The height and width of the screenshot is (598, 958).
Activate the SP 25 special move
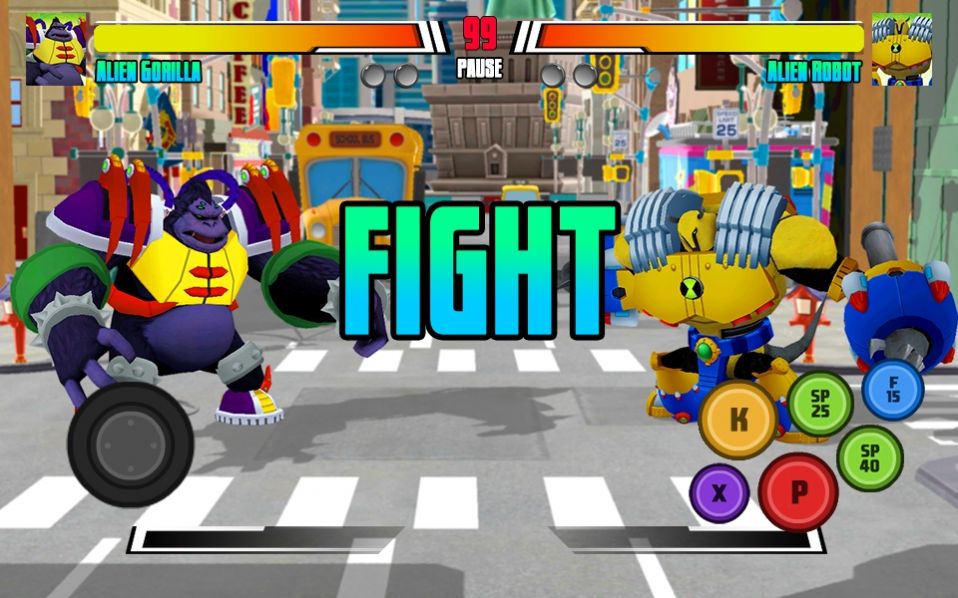(820, 403)
